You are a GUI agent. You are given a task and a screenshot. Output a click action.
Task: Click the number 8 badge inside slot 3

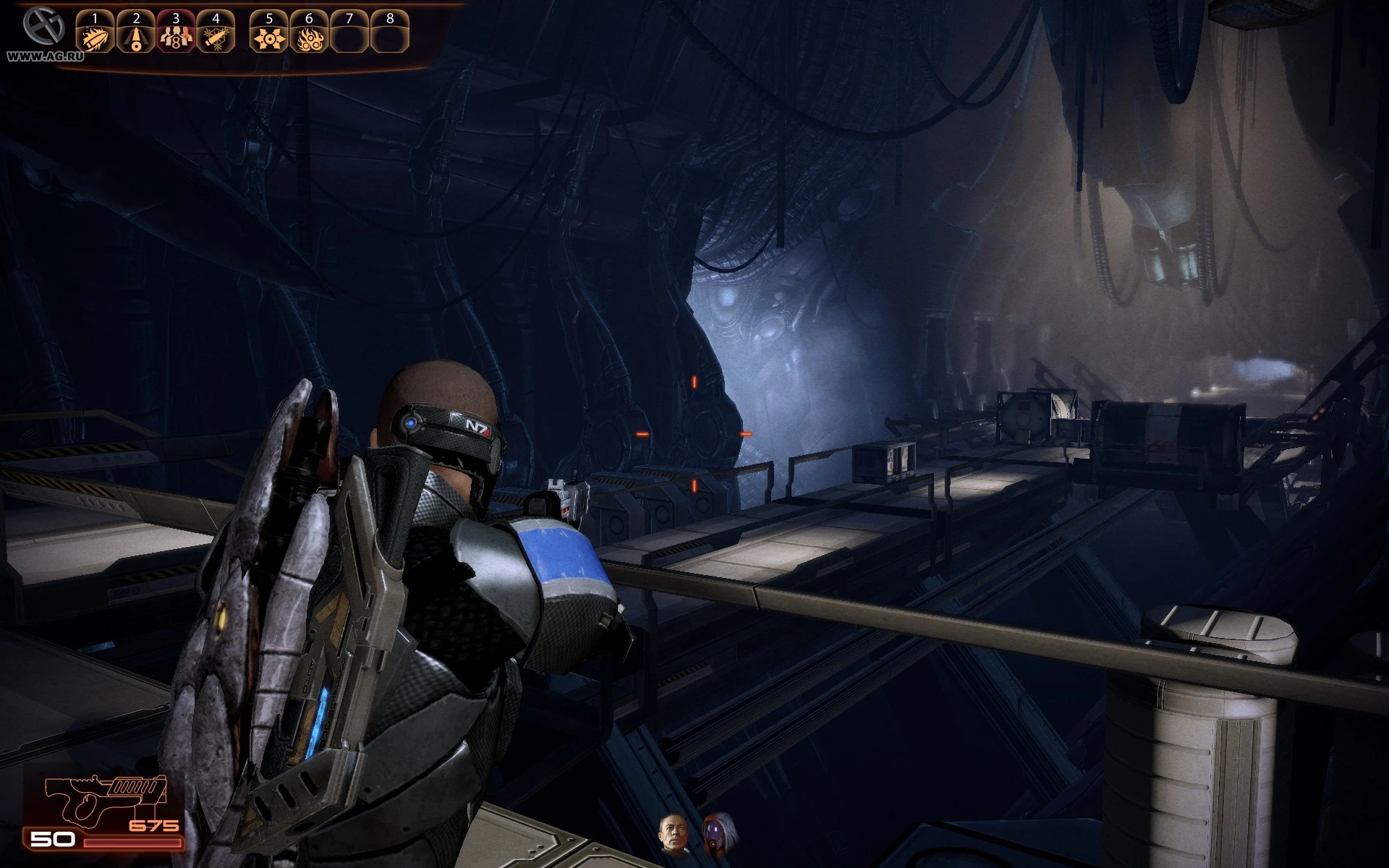point(176,42)
